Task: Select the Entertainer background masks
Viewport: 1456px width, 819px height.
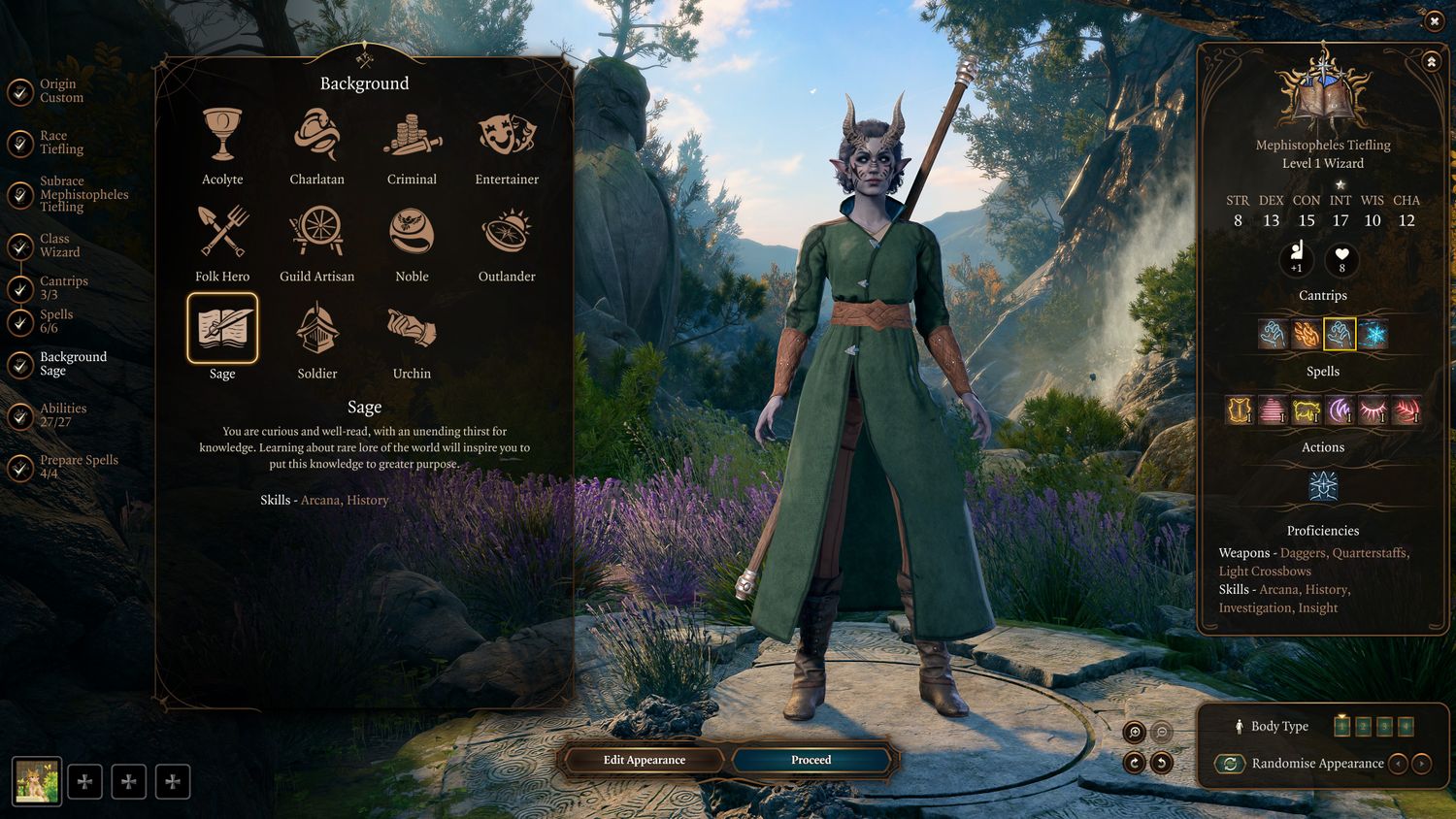Action: click(507, 135)
